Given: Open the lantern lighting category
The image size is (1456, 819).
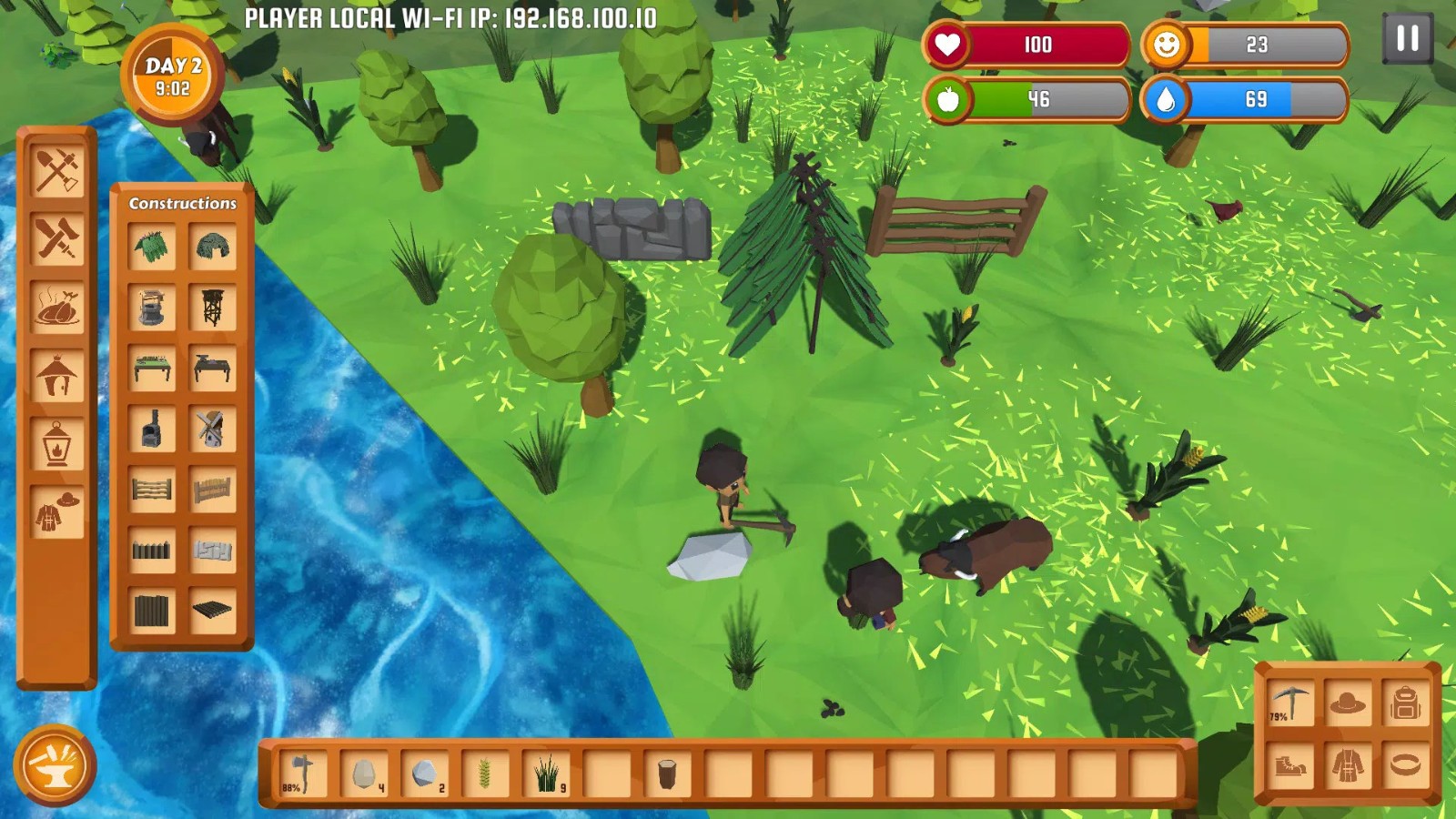Looking at the screenshot, I should [x=56, y=444].
